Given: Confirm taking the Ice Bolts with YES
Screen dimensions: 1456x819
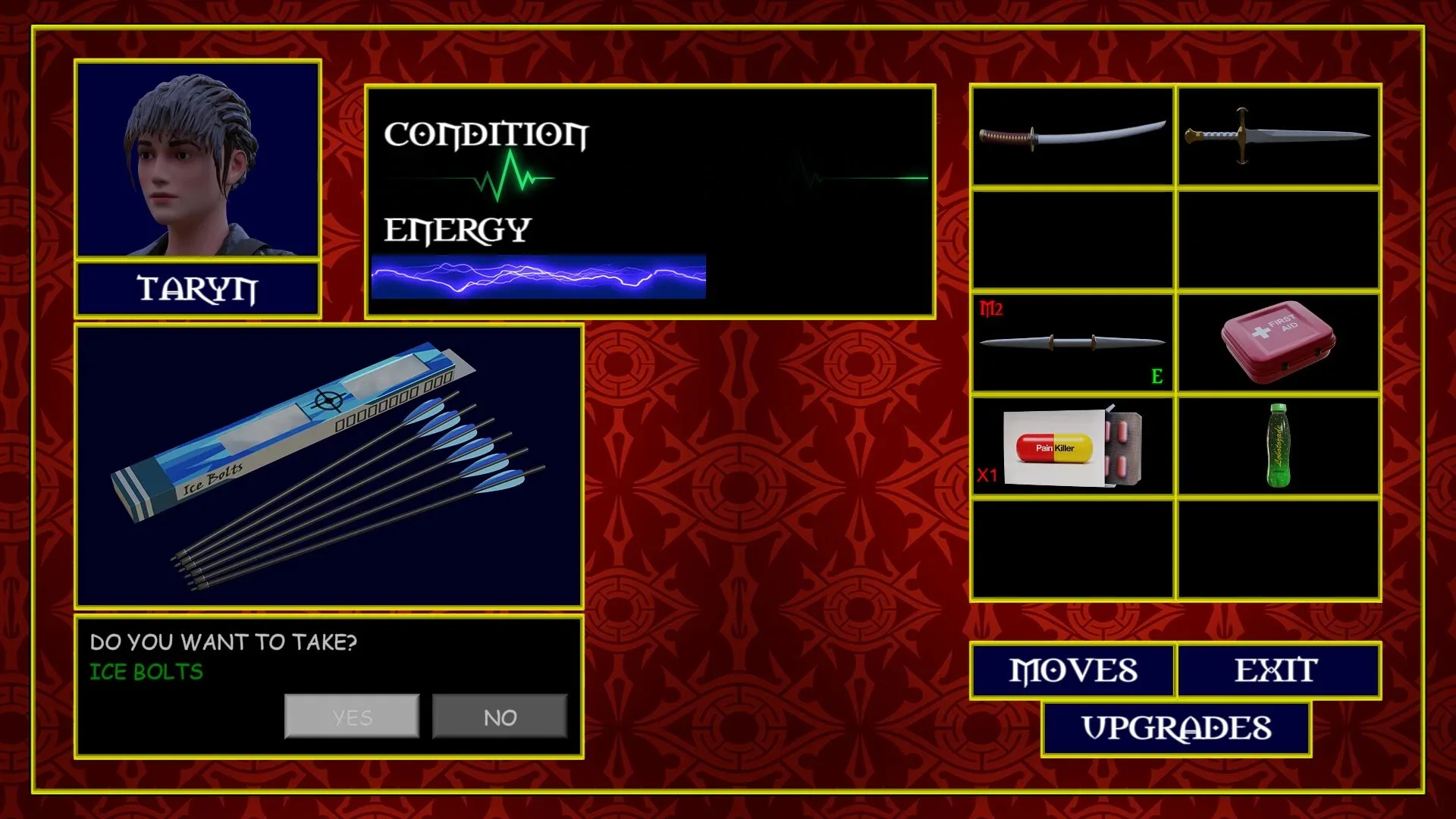Looking at the screenshot, I should pos(351,716).
